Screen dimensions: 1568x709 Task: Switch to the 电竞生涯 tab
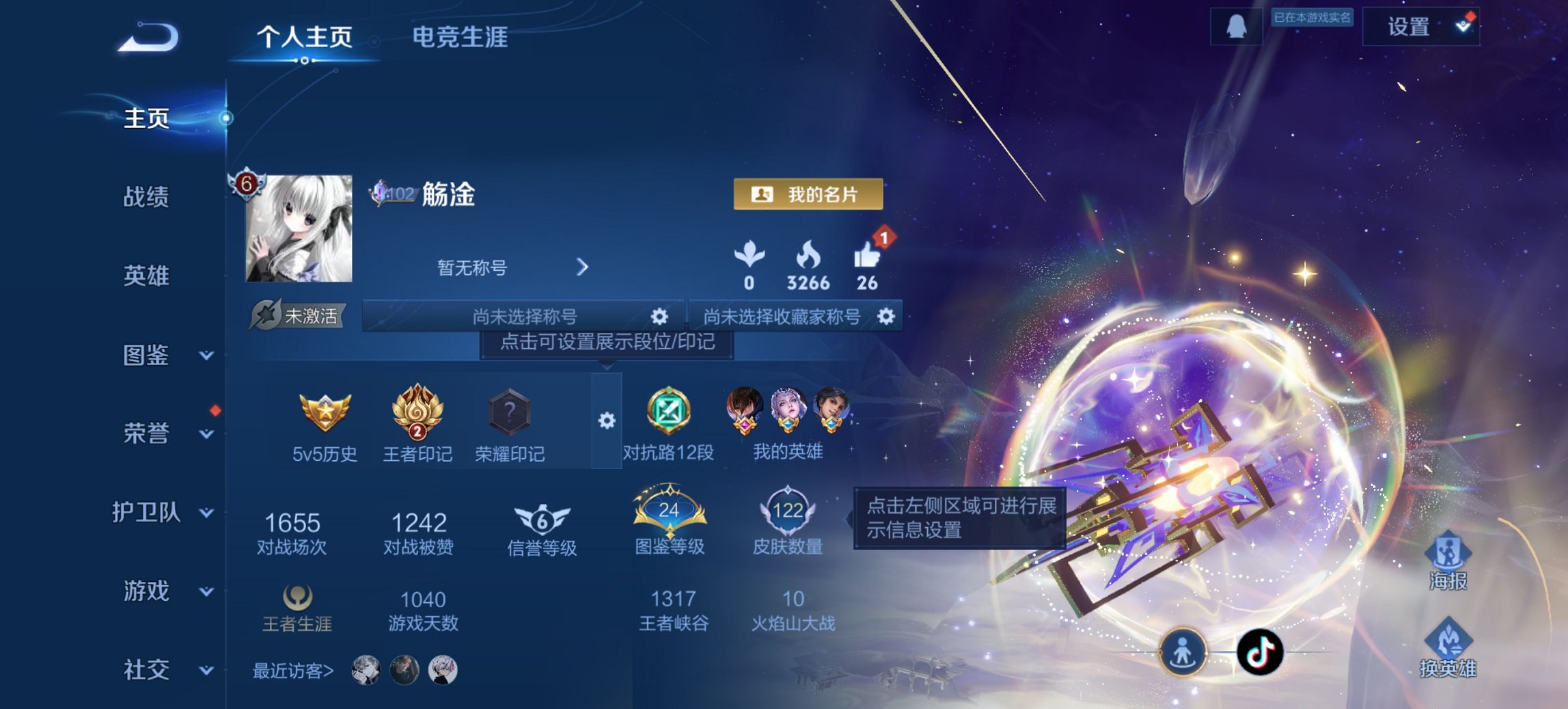pyautogui.click(x=459, y=40)
